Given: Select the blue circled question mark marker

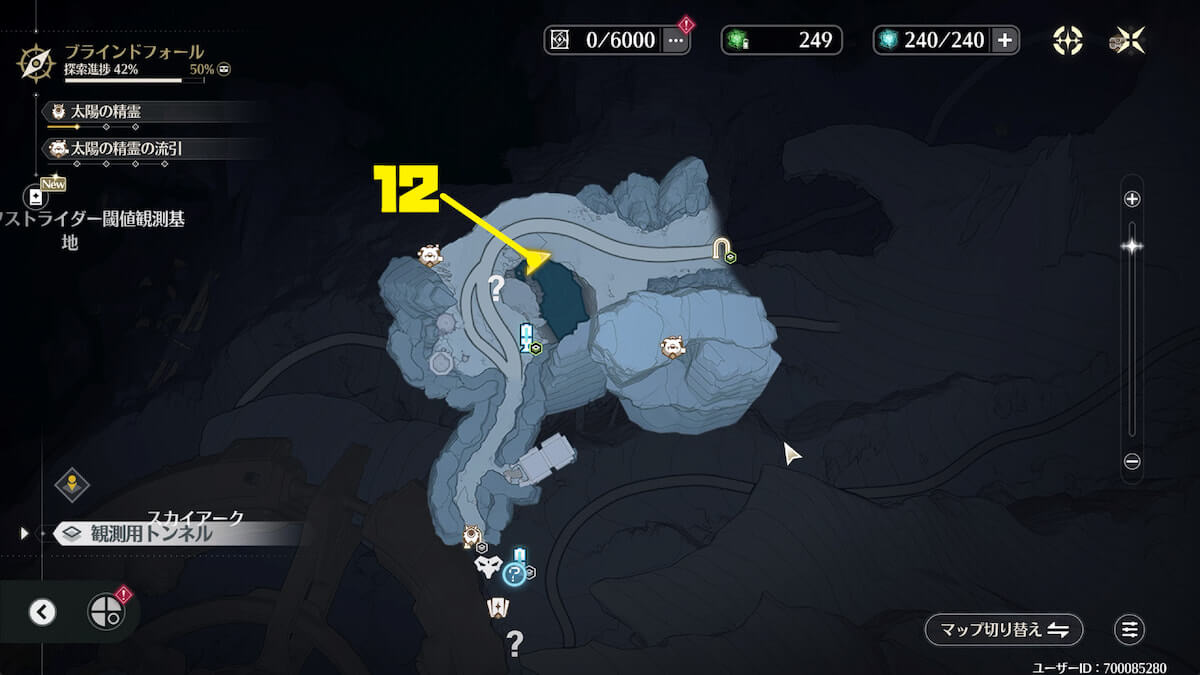Looking at the screenshot, I should click(514, 573).
